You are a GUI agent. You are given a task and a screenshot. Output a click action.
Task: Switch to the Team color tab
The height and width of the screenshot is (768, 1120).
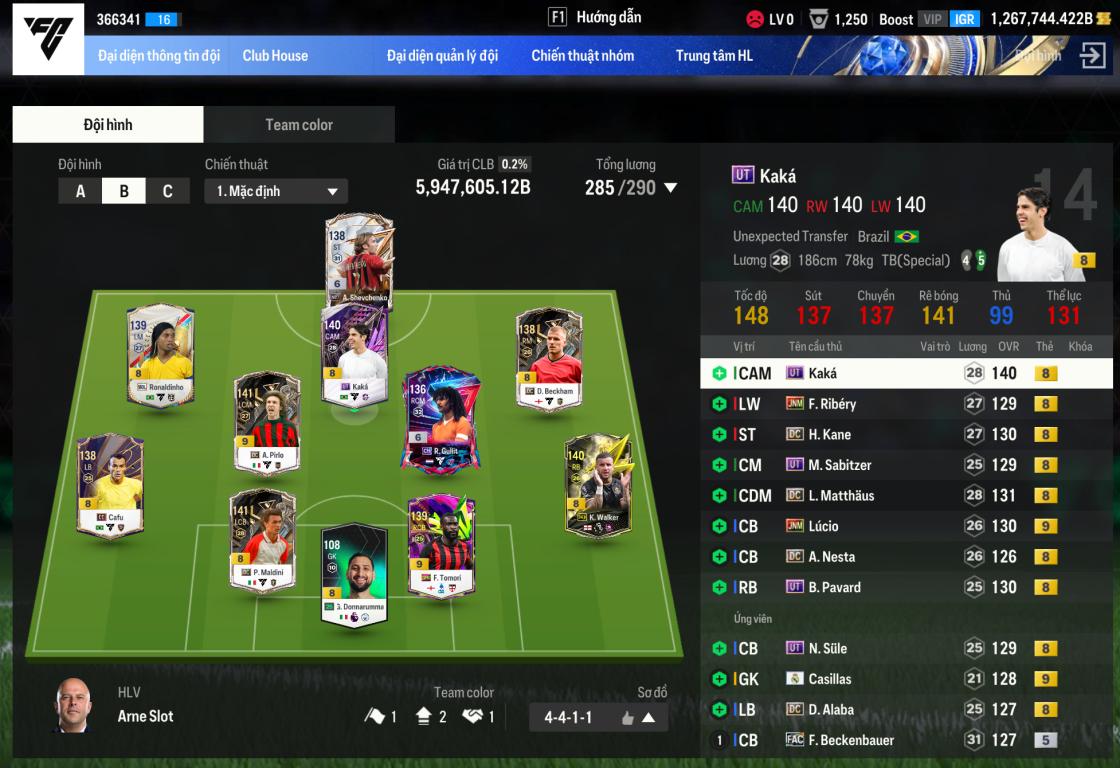[298, 125]
